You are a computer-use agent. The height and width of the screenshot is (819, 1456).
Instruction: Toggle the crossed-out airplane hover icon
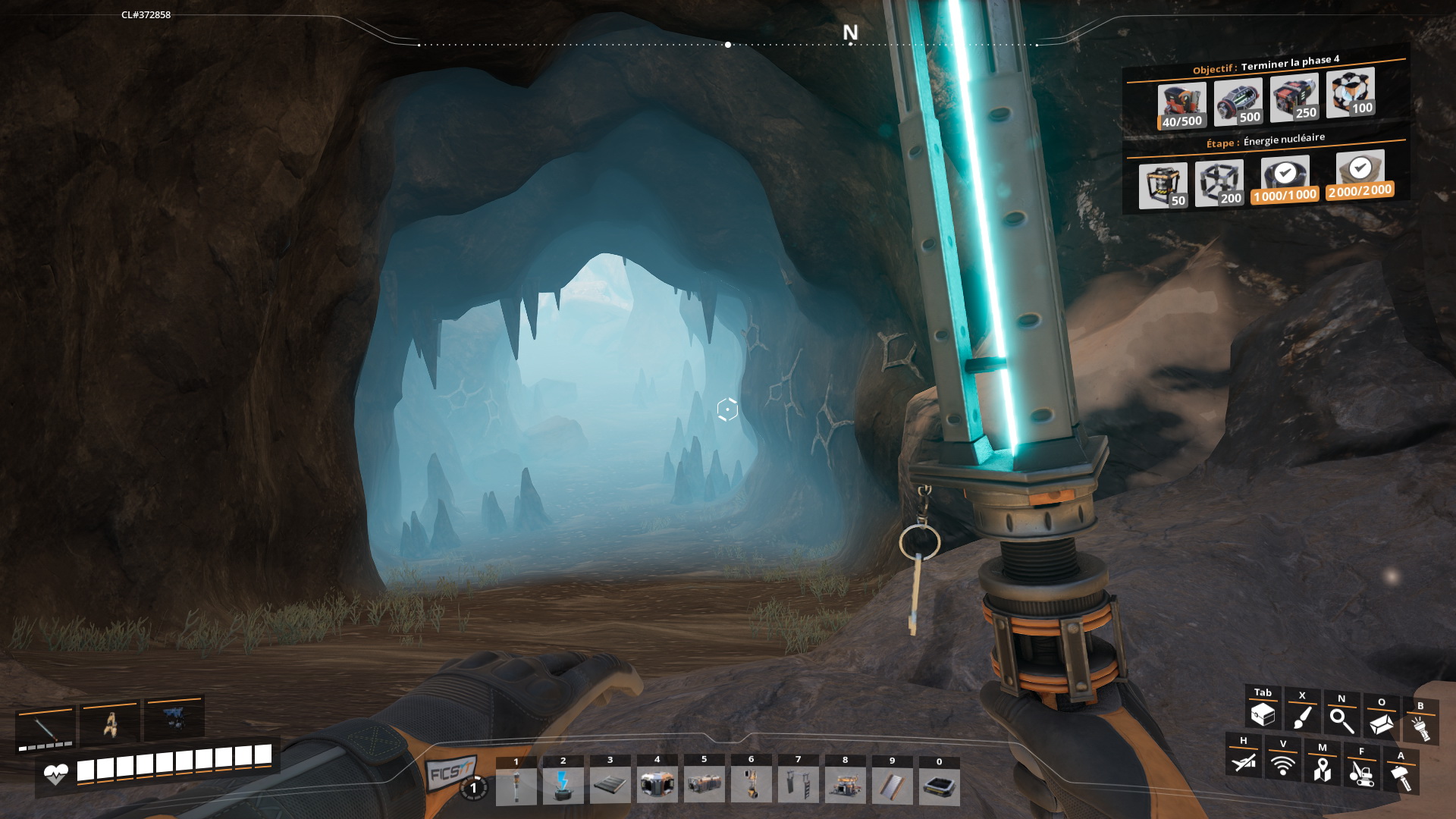coord(1244,761)
